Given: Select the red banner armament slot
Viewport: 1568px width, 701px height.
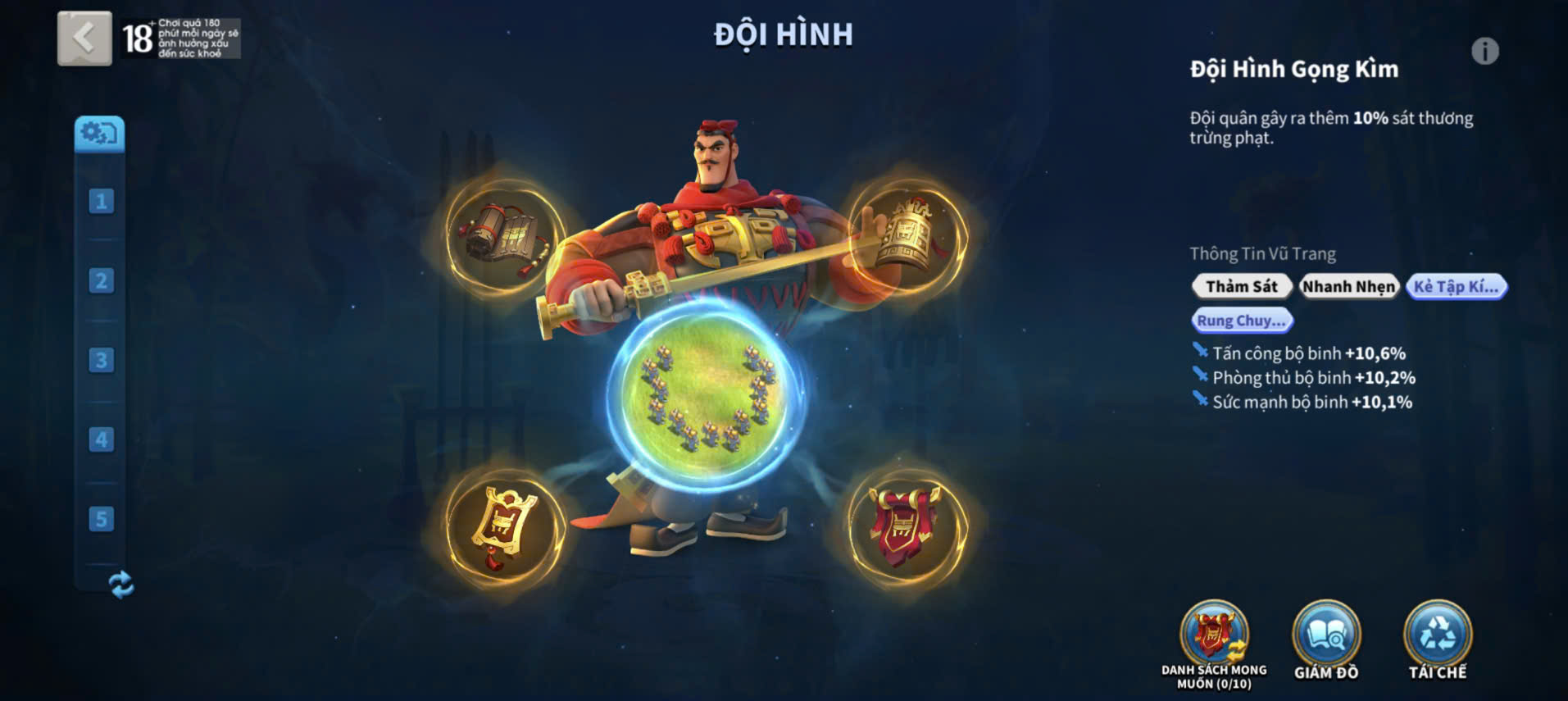Looking at the screenshot, I should coord(907,527).
